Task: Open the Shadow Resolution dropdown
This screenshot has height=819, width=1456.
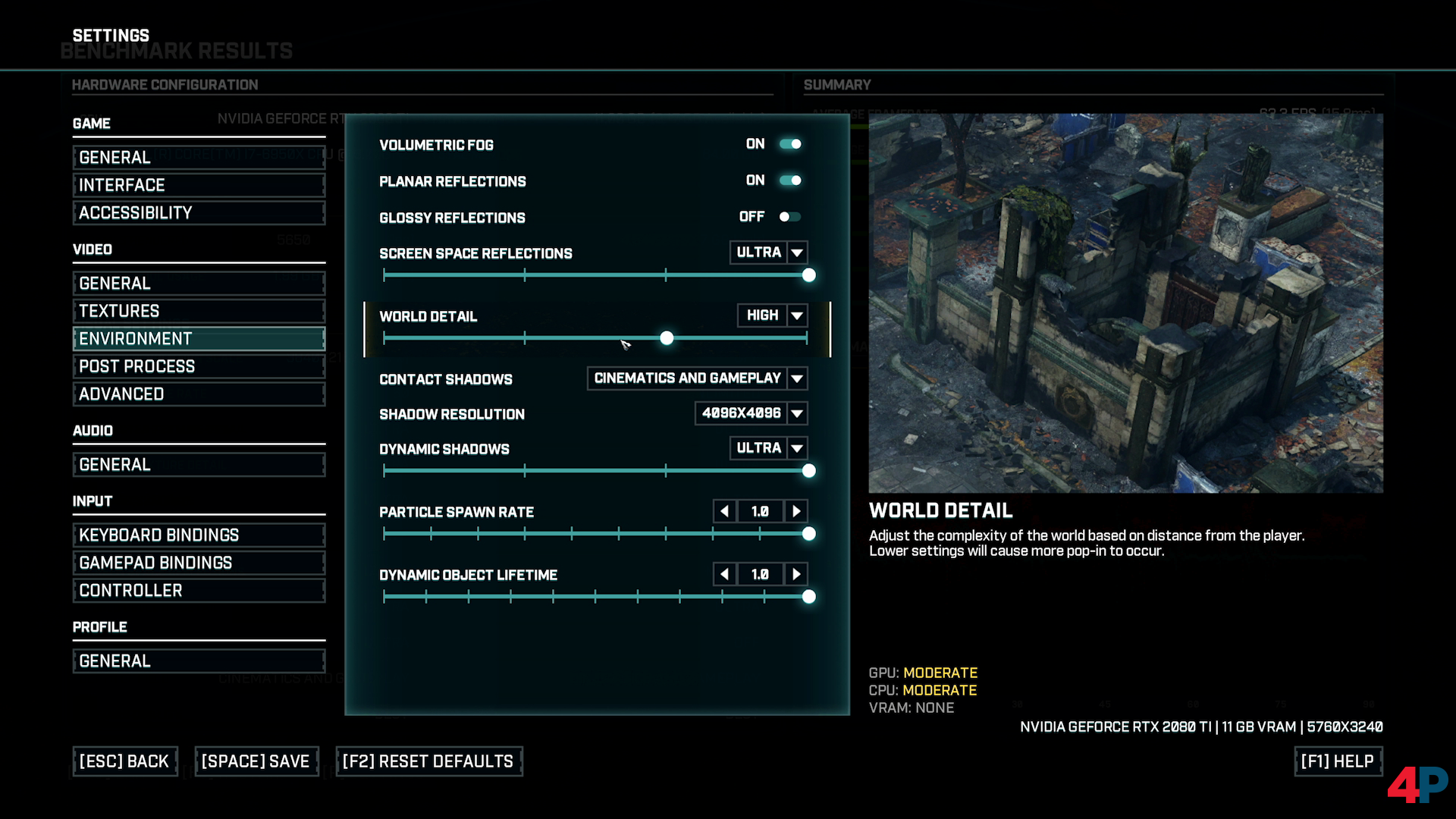Action: point(797,413)
